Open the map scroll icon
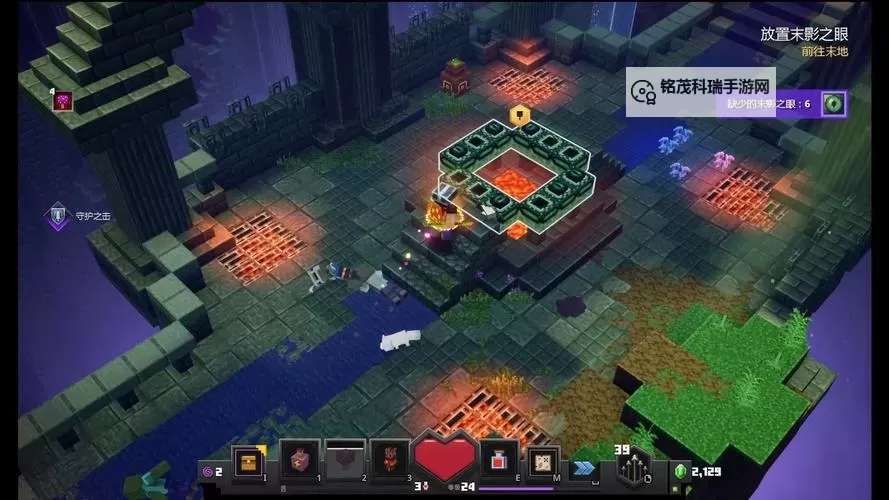The height and width of the screenshot is (500, 889). tap(541, 460)
